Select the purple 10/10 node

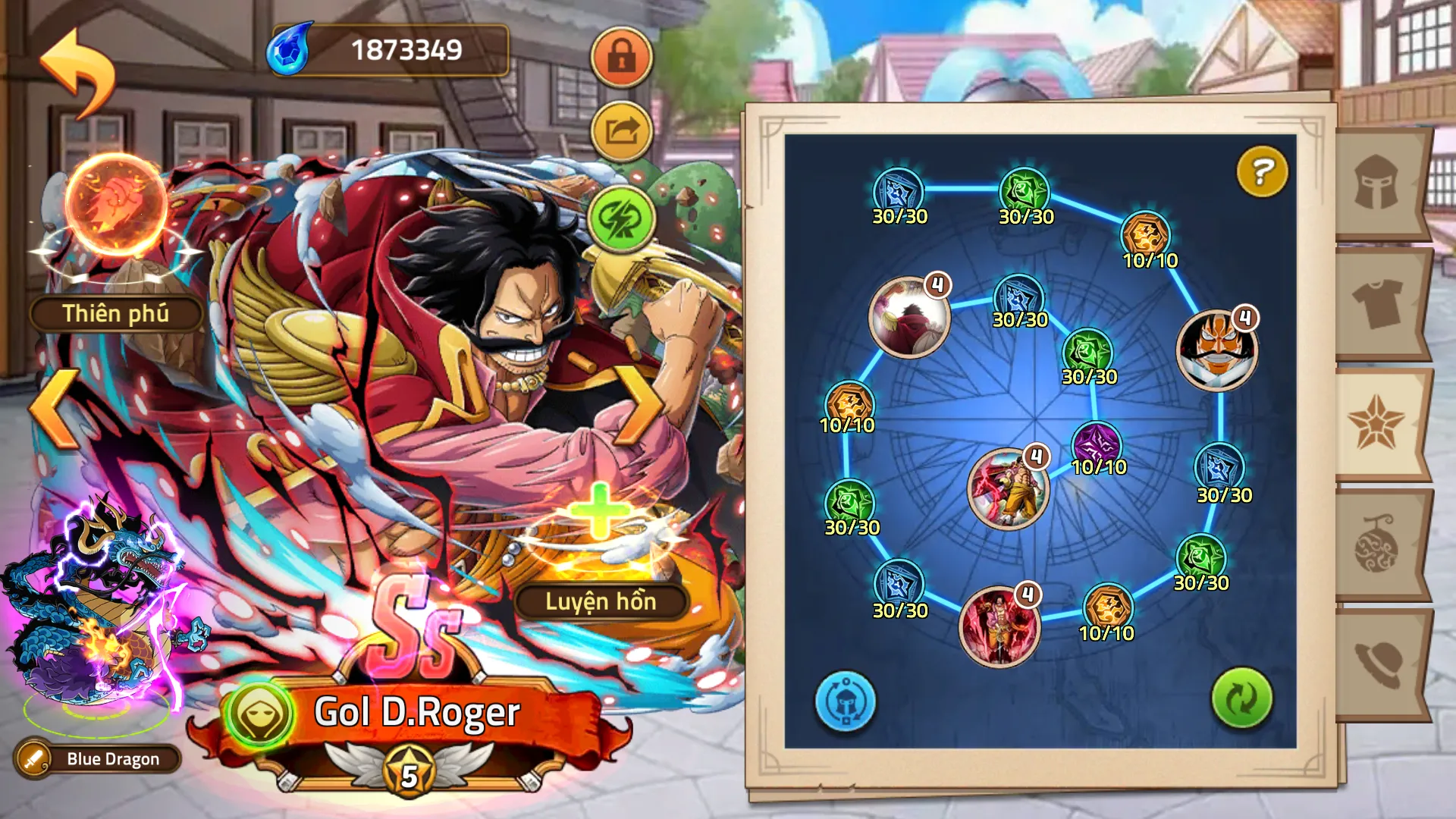click(x=1097, y=444)
